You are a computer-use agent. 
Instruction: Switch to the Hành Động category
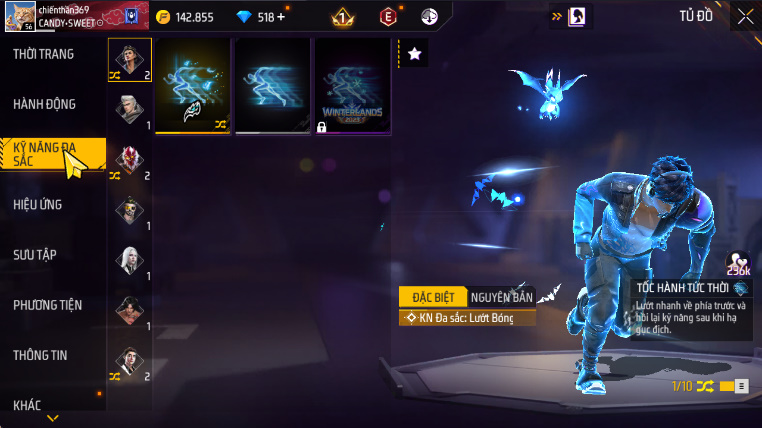point(44,104)
